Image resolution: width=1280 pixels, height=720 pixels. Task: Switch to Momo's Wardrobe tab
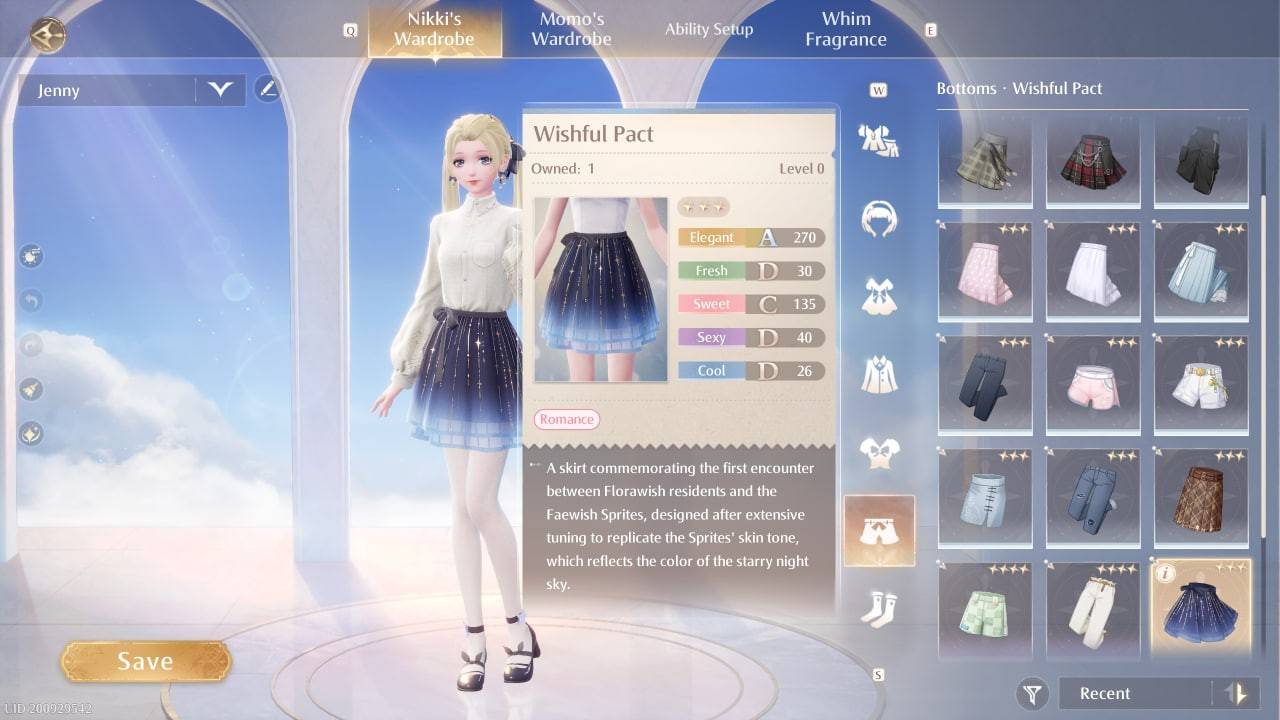(570, 28)
